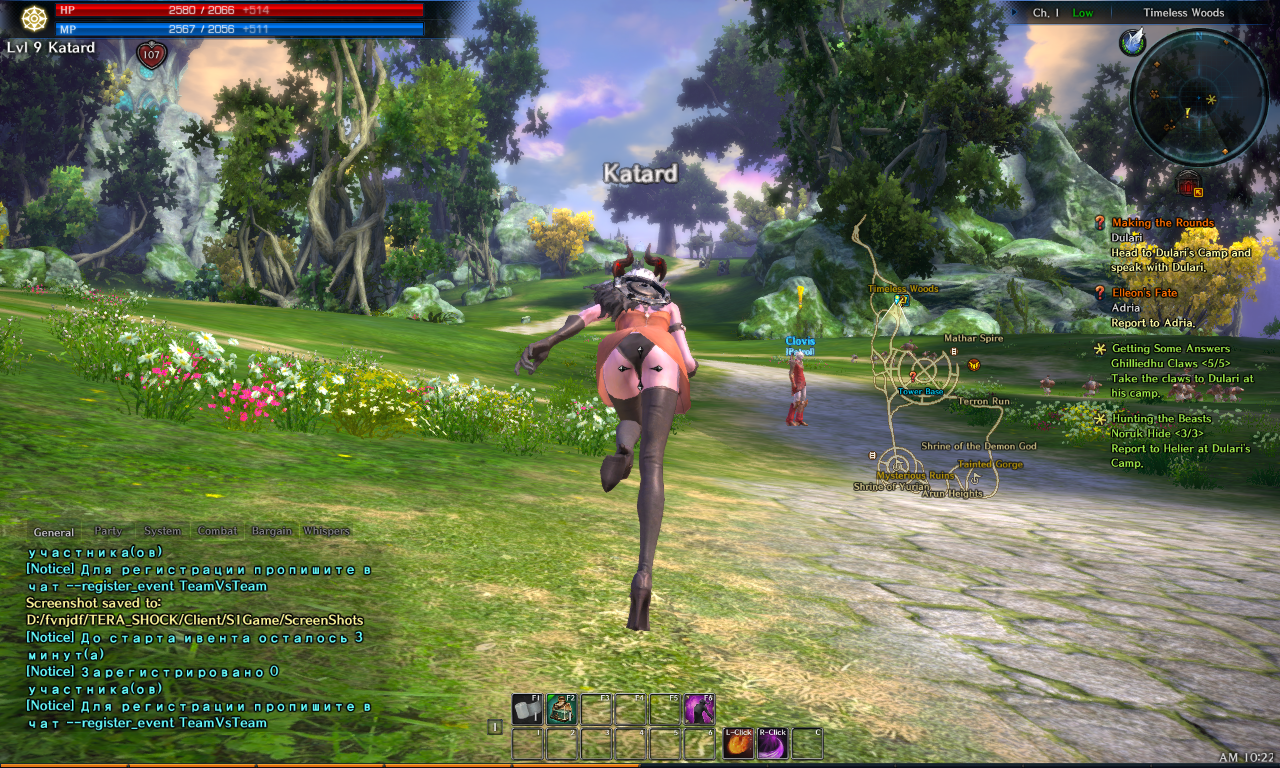Open the System chat tab
1280x768 pixels.
tap(162, 531)
